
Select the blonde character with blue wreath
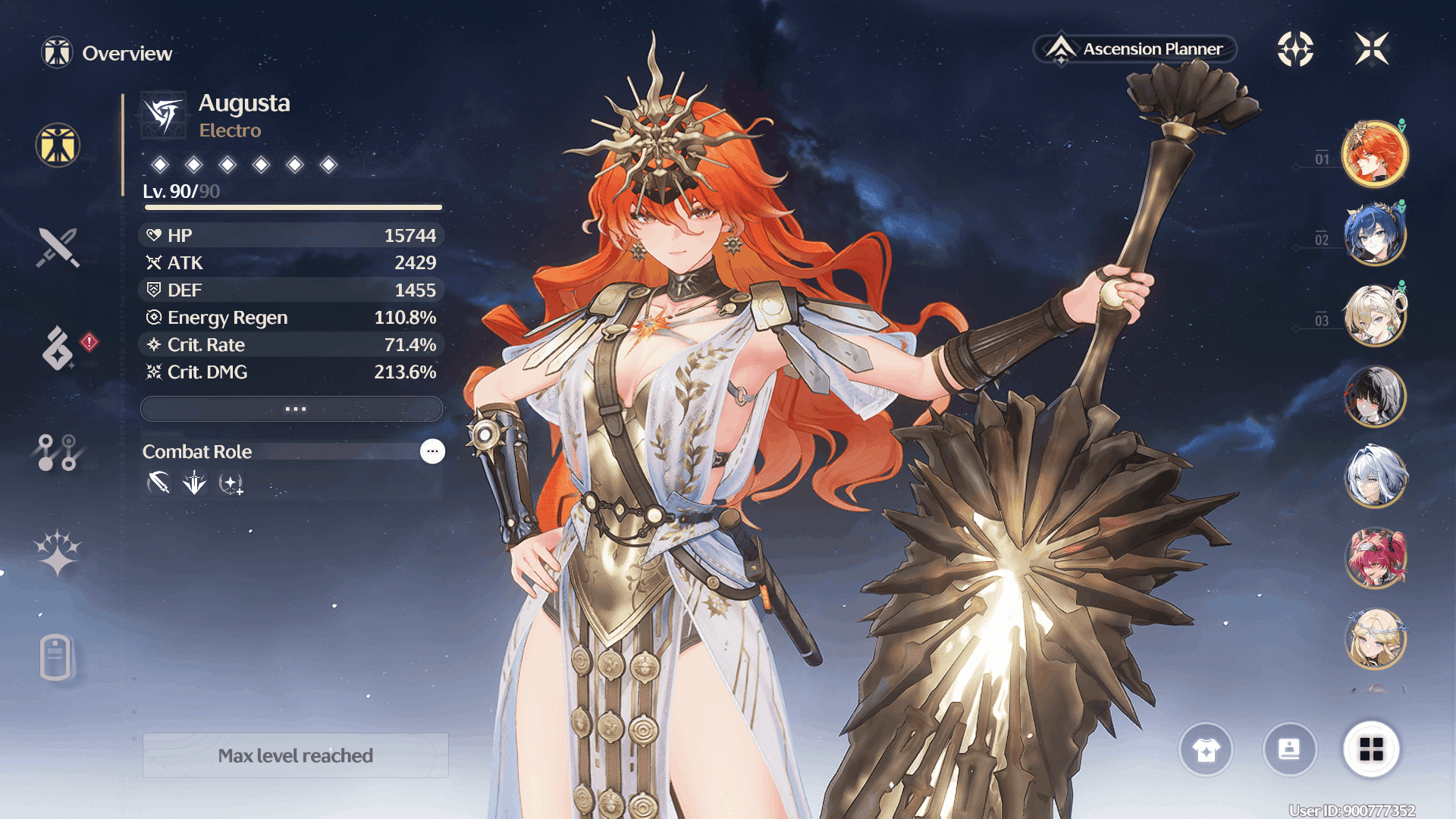(1374, 639)
